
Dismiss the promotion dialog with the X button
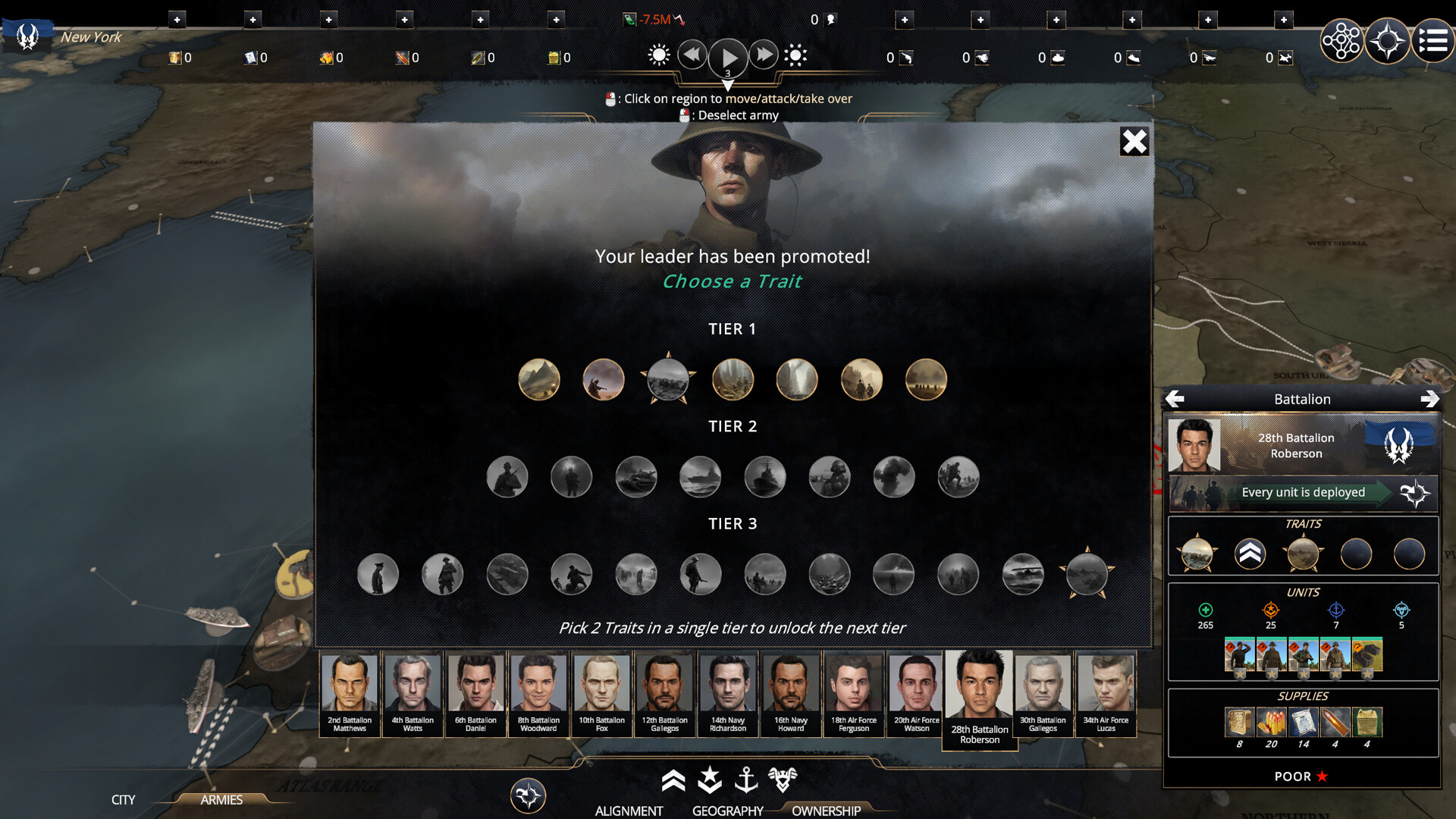pyautogui.click(x=1134, y=141)
